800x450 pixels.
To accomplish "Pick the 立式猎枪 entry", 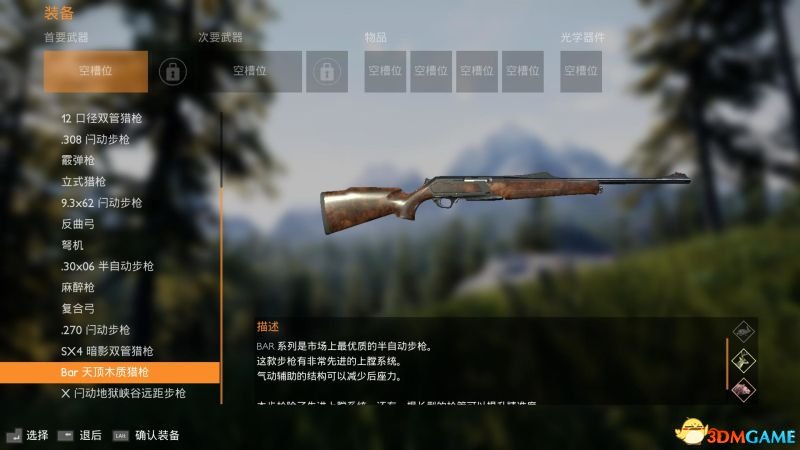I will pos(83,181).
